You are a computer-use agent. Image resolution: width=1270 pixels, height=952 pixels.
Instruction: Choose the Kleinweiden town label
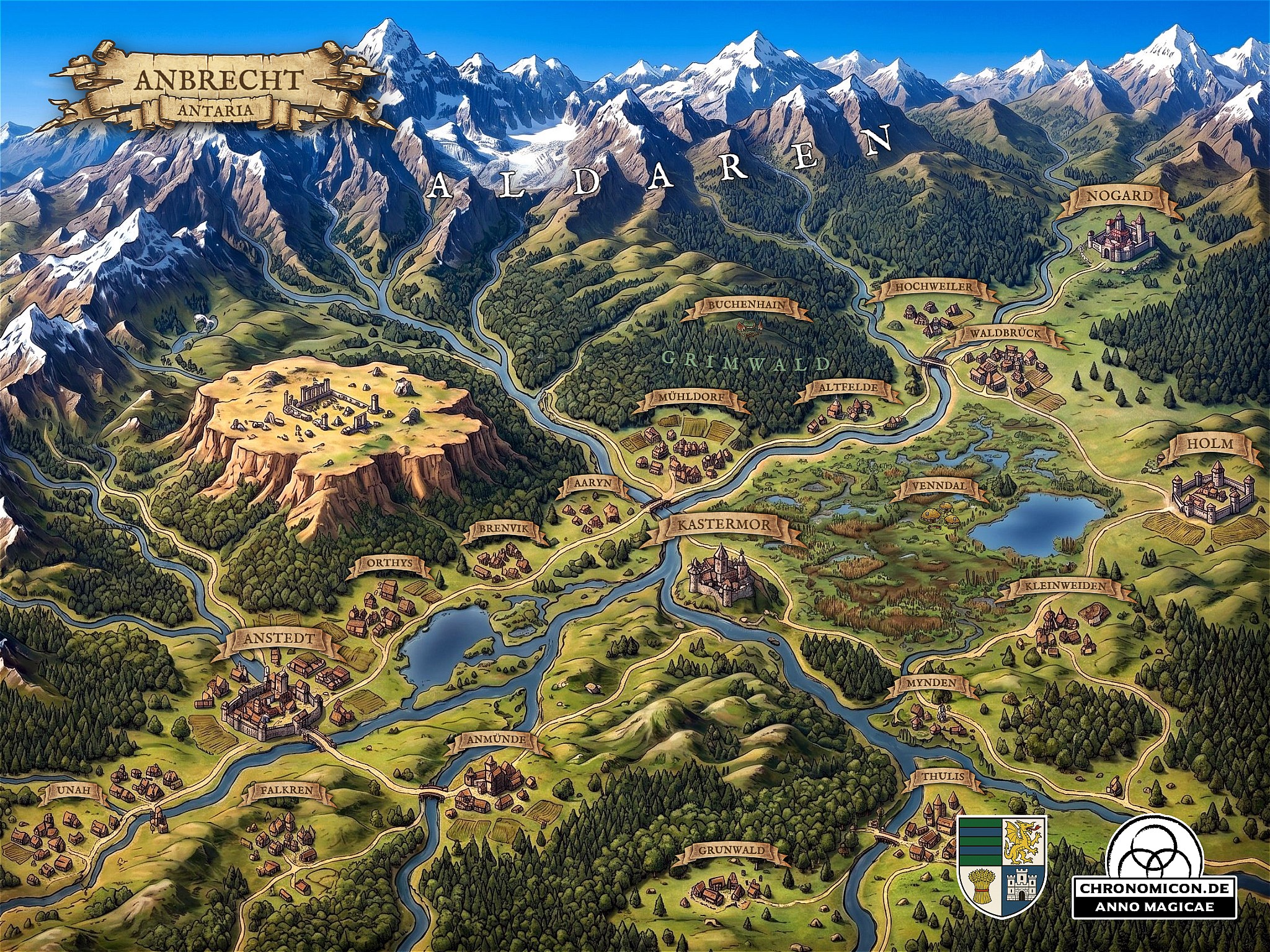tap(1062, 586)
